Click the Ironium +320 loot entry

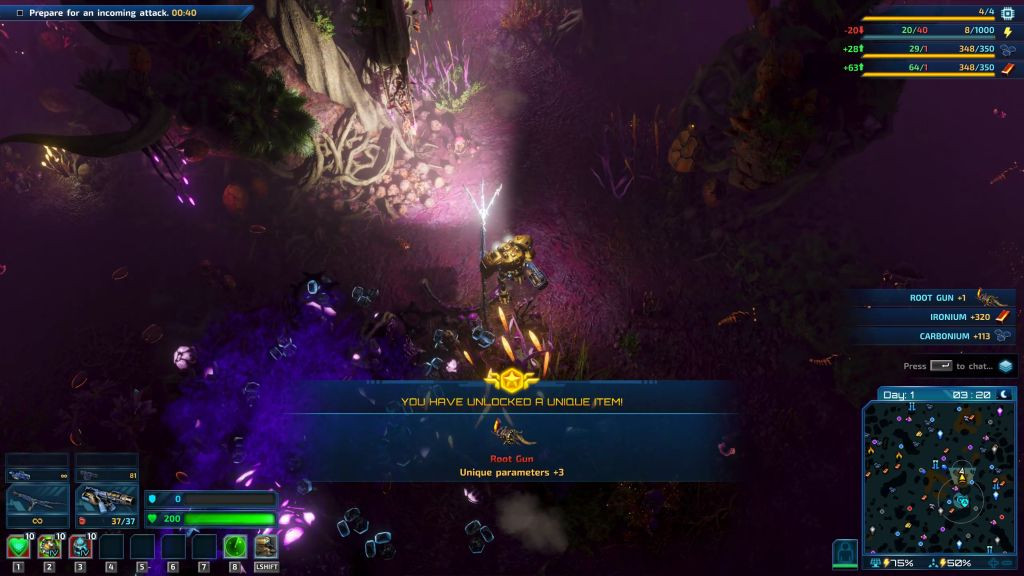coord(935,317)
